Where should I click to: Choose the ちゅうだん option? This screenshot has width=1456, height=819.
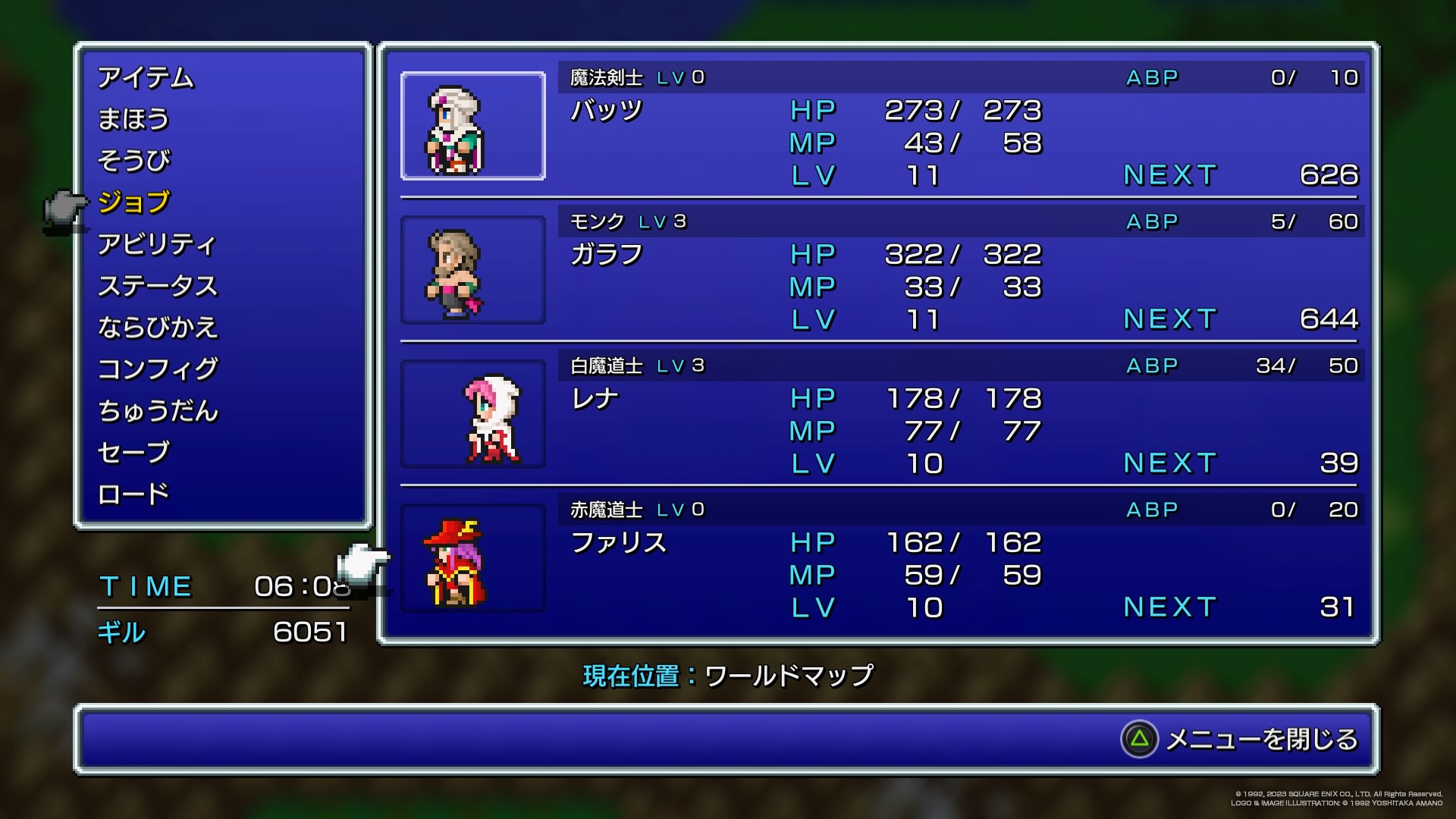(x=158, y=411)
